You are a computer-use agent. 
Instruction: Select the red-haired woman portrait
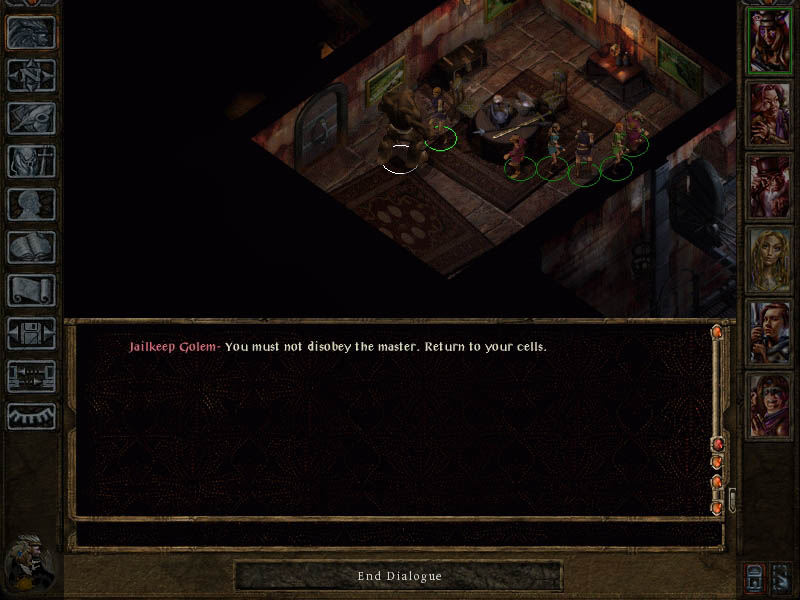coord(770,113)
